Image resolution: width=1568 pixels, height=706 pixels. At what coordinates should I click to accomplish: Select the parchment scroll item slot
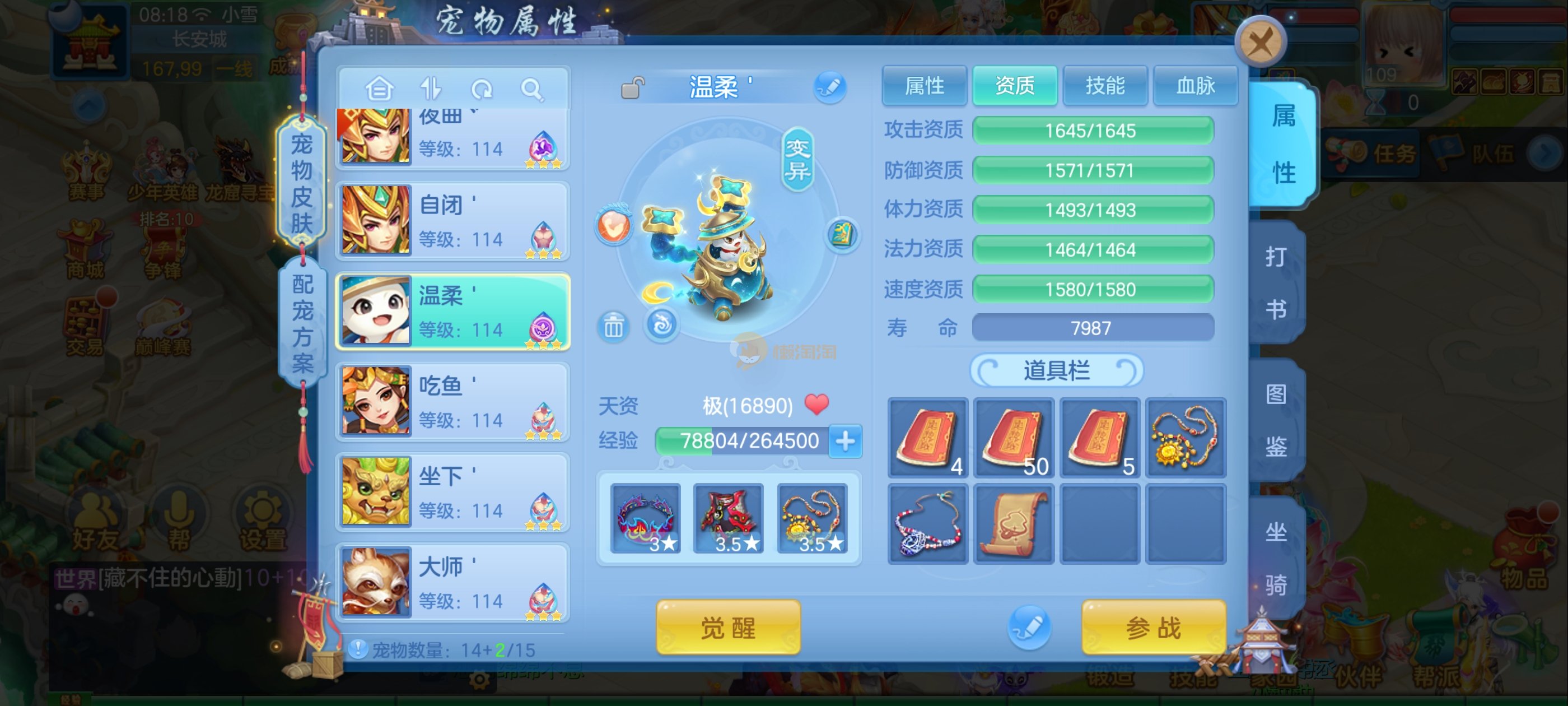(1014, 524)
